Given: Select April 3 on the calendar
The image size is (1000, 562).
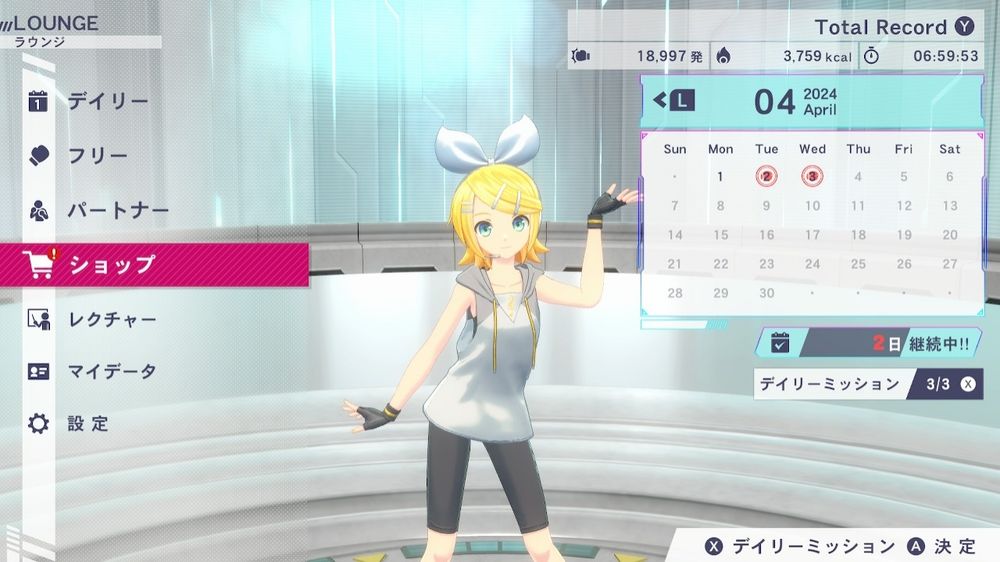Looking at the screenshot, I should (x=812, y=177).
